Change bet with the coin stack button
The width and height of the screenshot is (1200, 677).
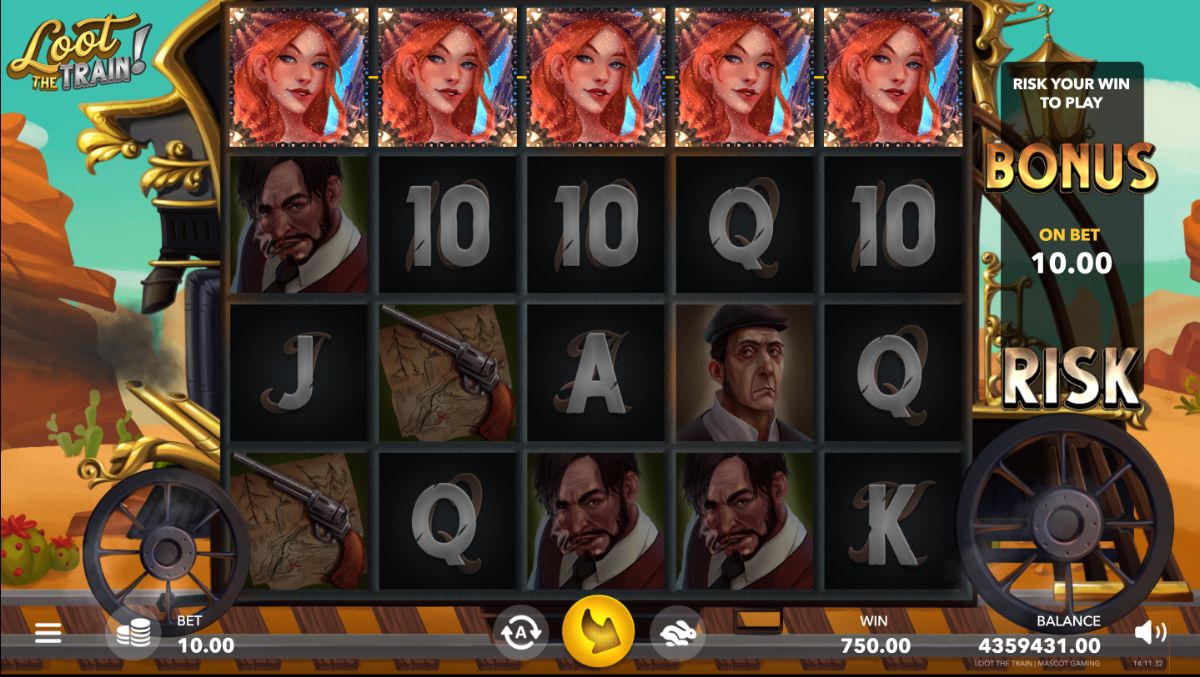point(133,633)
